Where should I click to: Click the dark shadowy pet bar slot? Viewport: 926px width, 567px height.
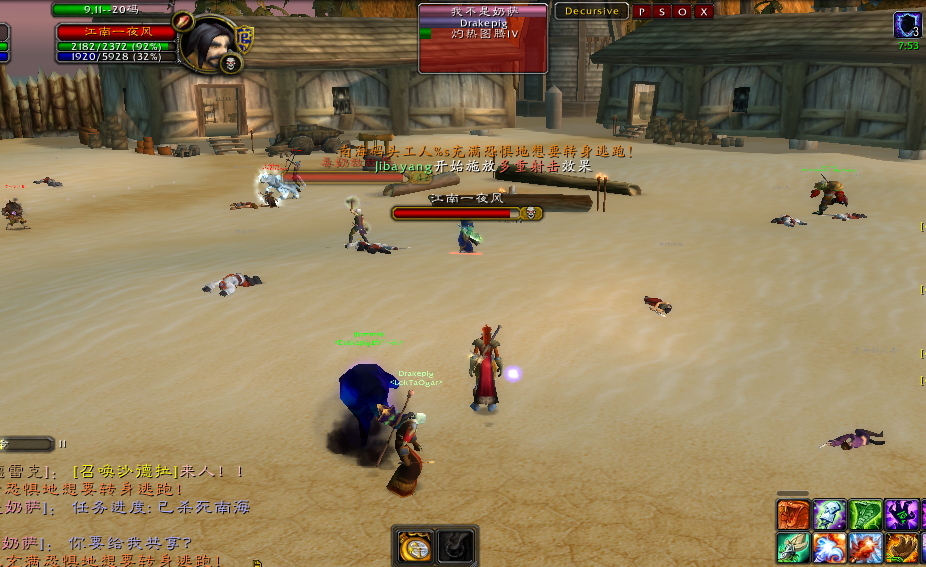click(456, 546)
